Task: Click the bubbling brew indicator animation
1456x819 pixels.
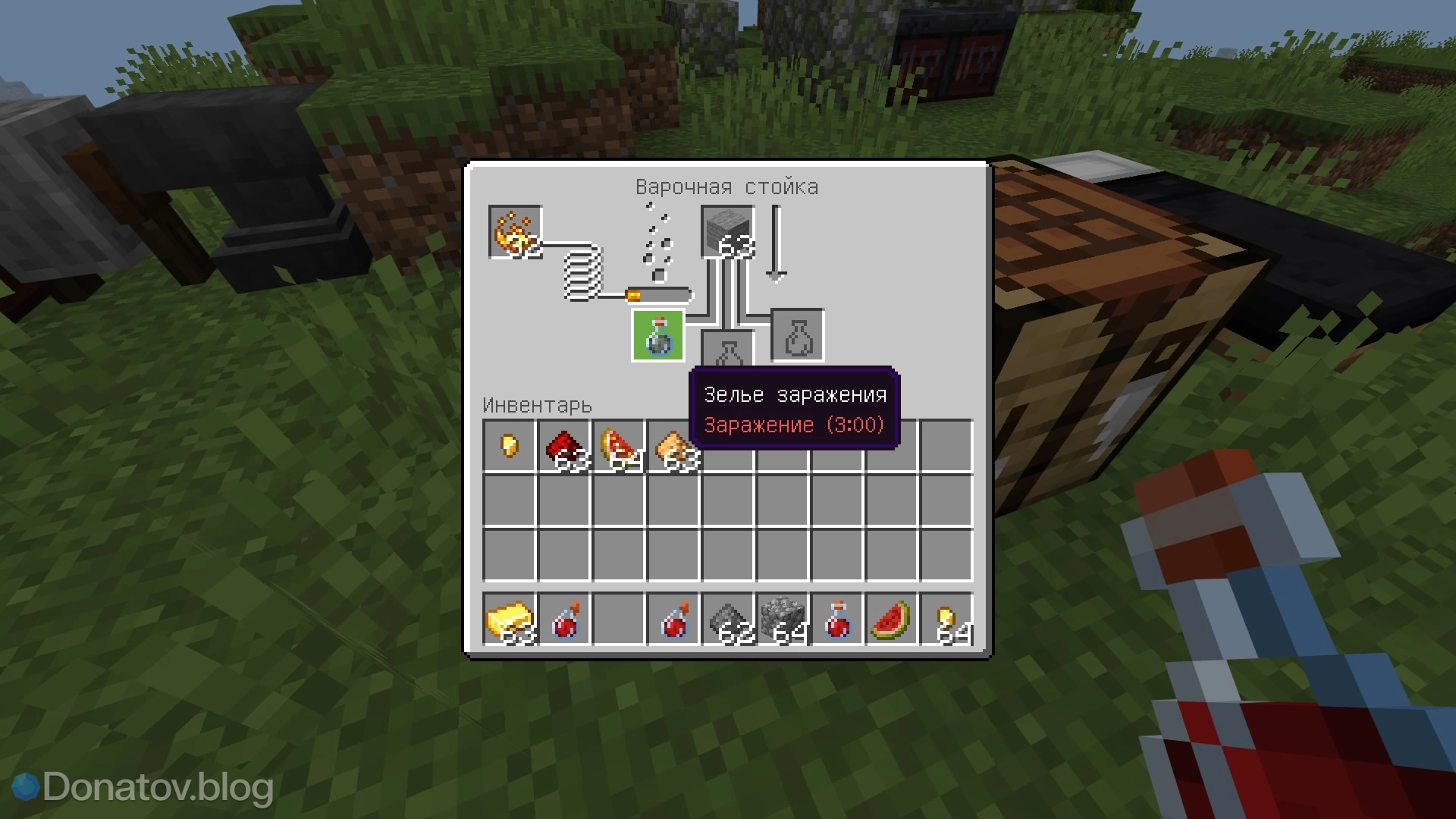Action: [x=657, y=243]
